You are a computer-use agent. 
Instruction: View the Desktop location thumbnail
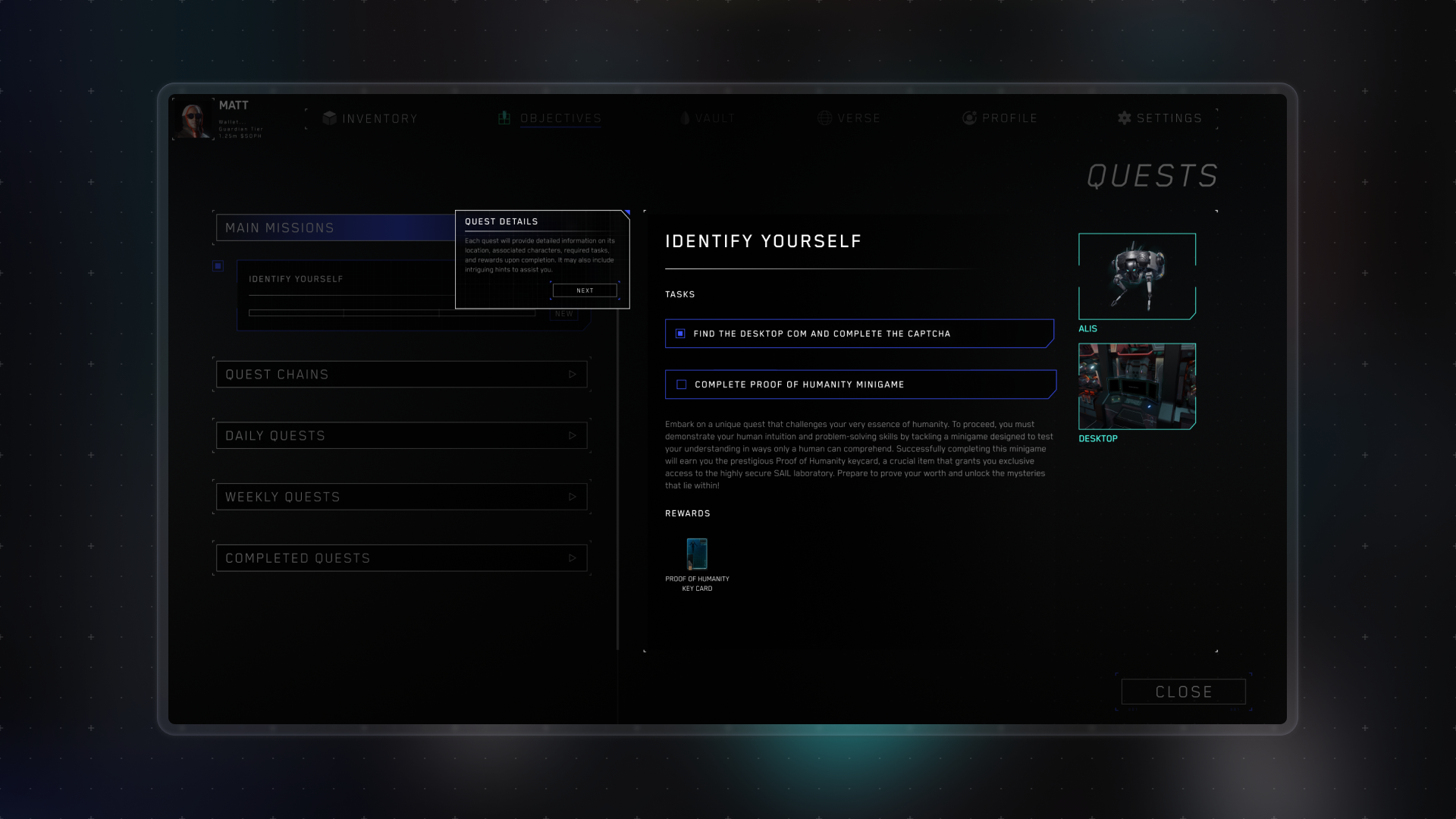[1137, 387]
